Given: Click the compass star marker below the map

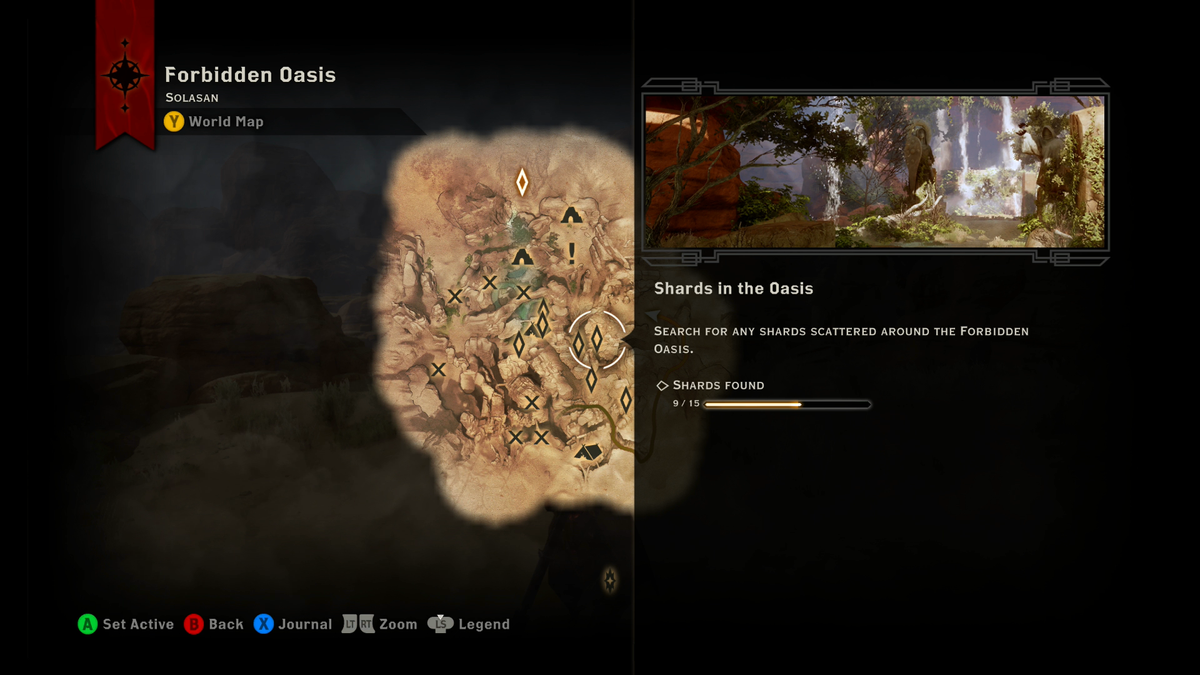Looking at the screenshot, I should tap(610, 579).
